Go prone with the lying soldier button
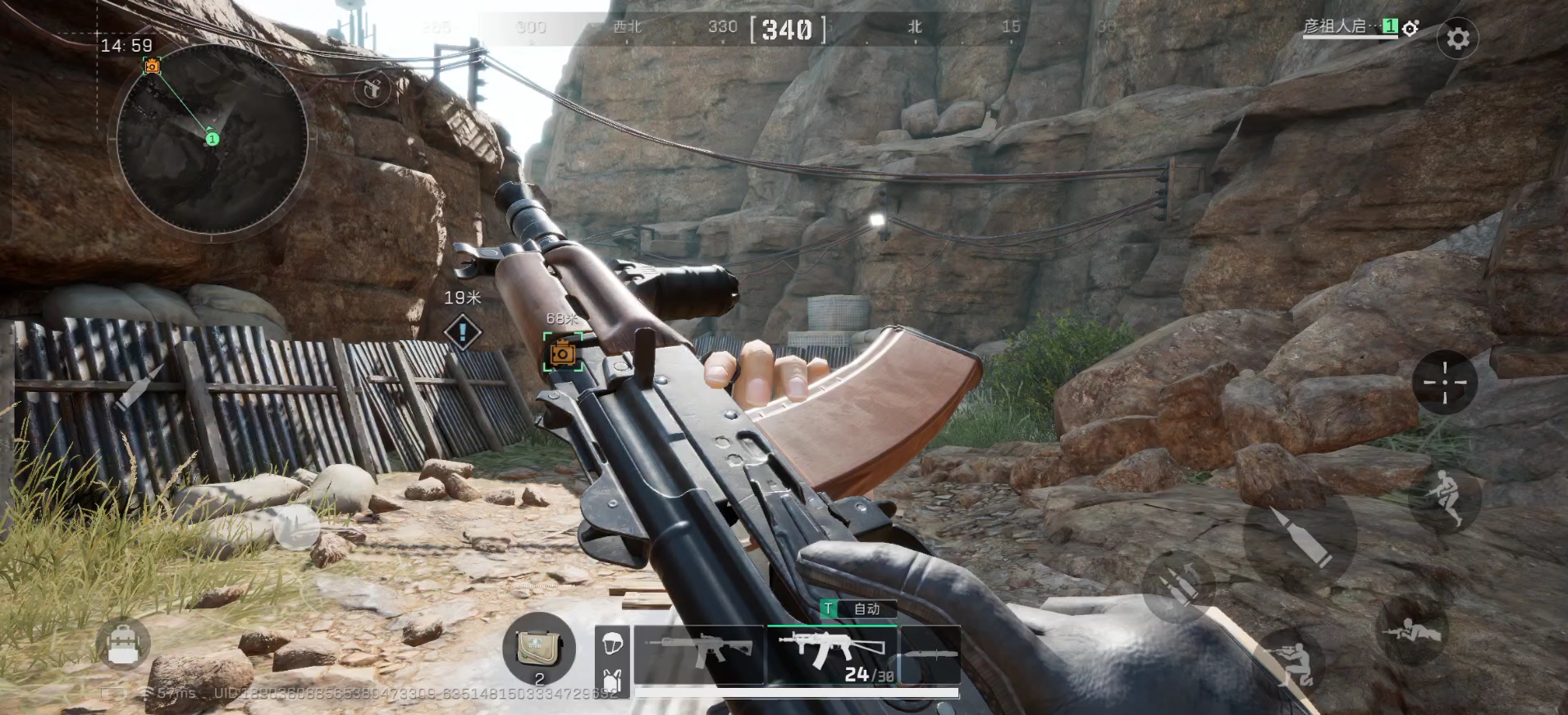Viewport: 1568px width, 715px height. 1413,630
